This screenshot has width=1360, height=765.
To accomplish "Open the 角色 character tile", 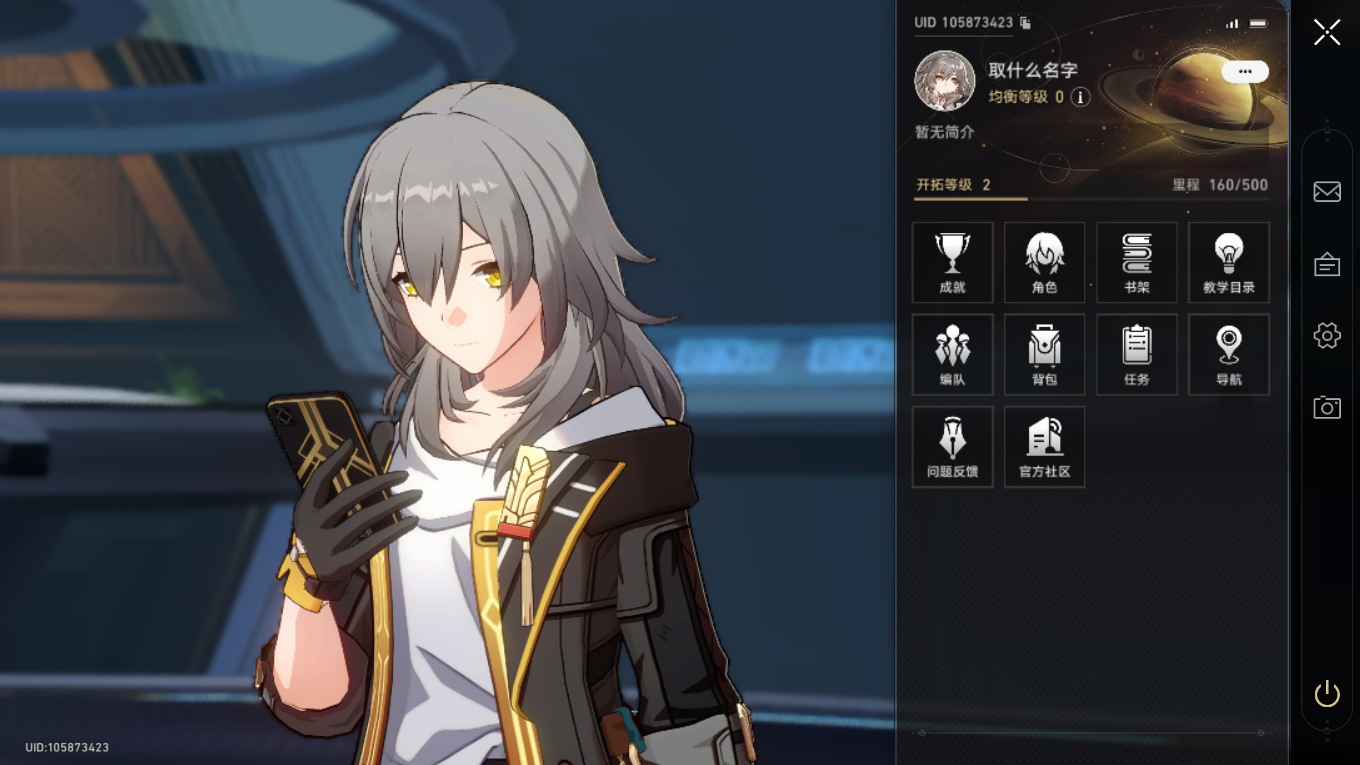I will click(1044, 262).
